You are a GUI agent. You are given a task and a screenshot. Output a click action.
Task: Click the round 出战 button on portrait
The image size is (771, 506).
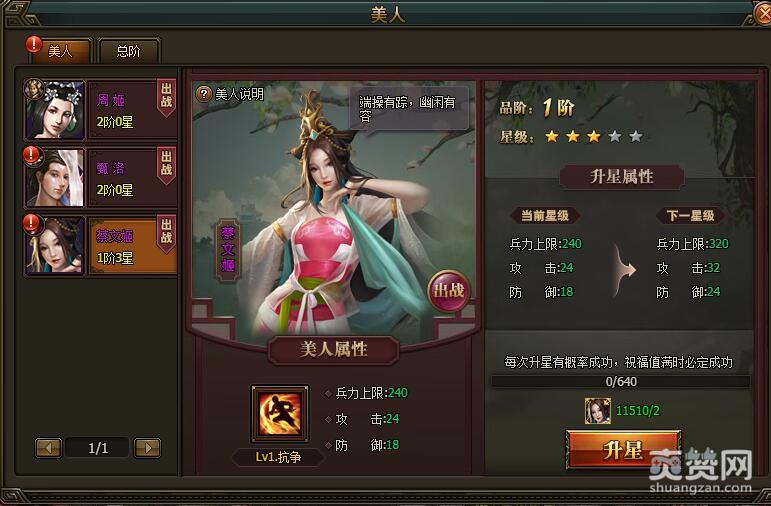448,292
